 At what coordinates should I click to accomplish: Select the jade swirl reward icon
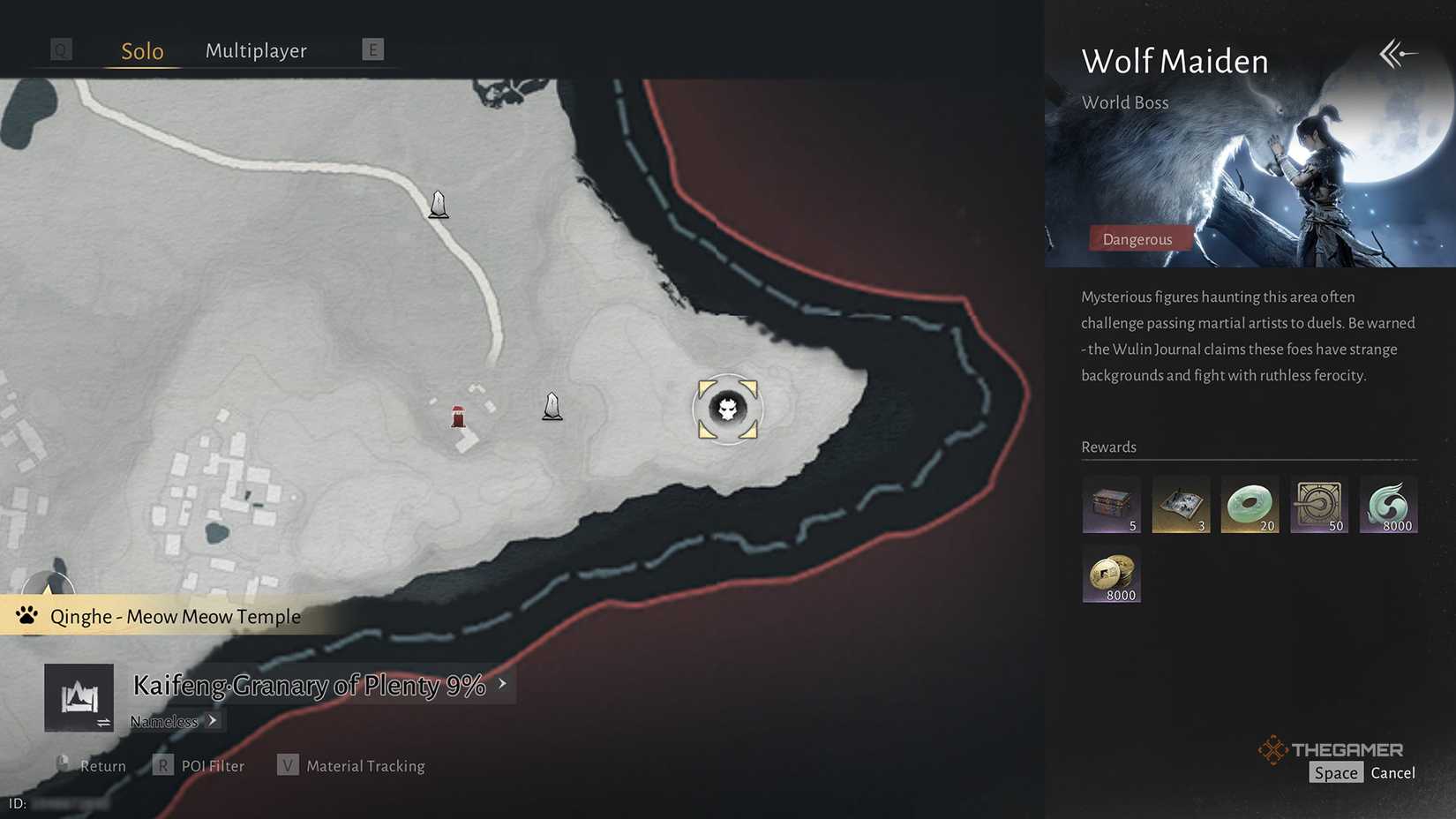(x=1388, y=504)
